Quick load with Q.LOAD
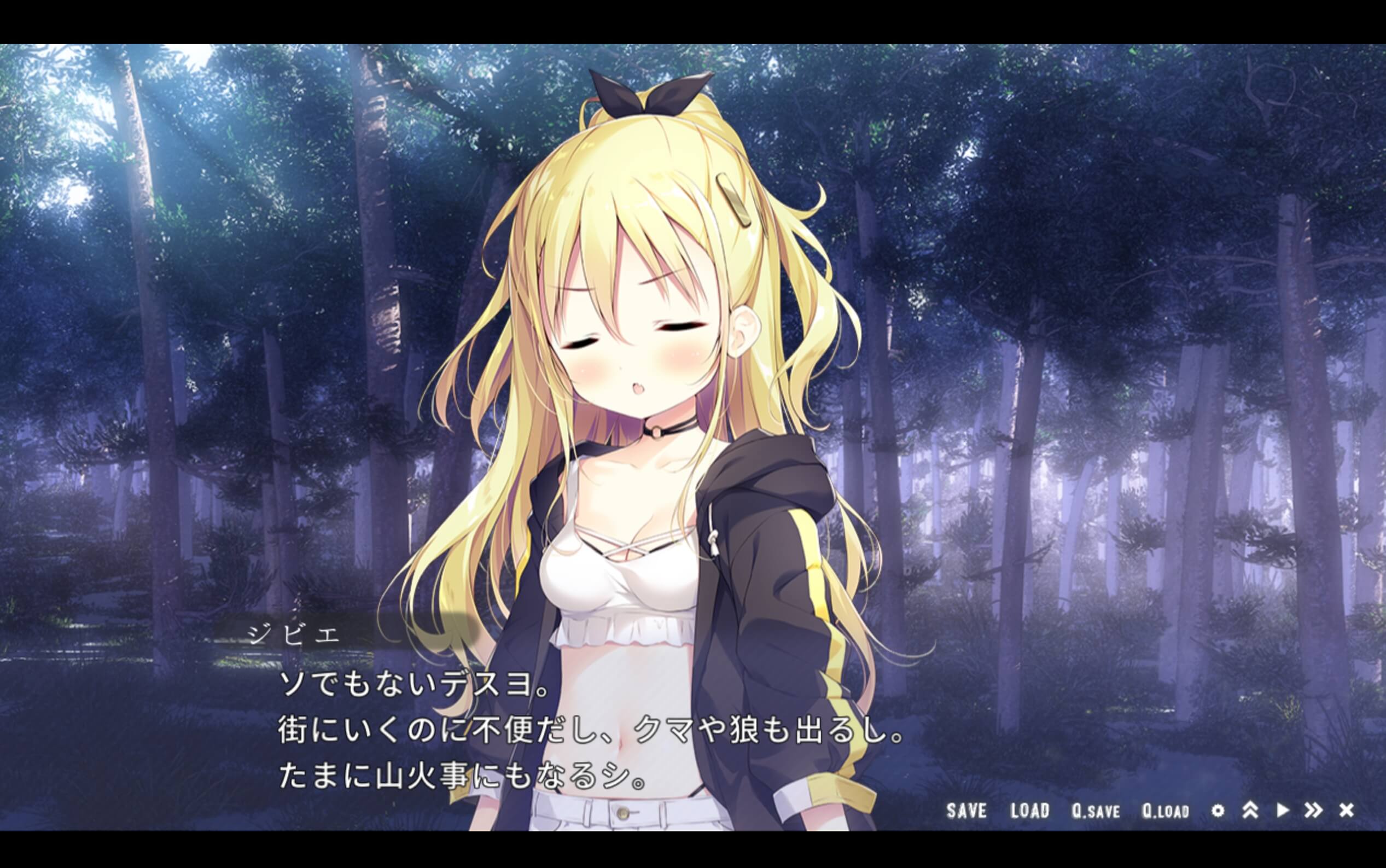 (1165, 811)
